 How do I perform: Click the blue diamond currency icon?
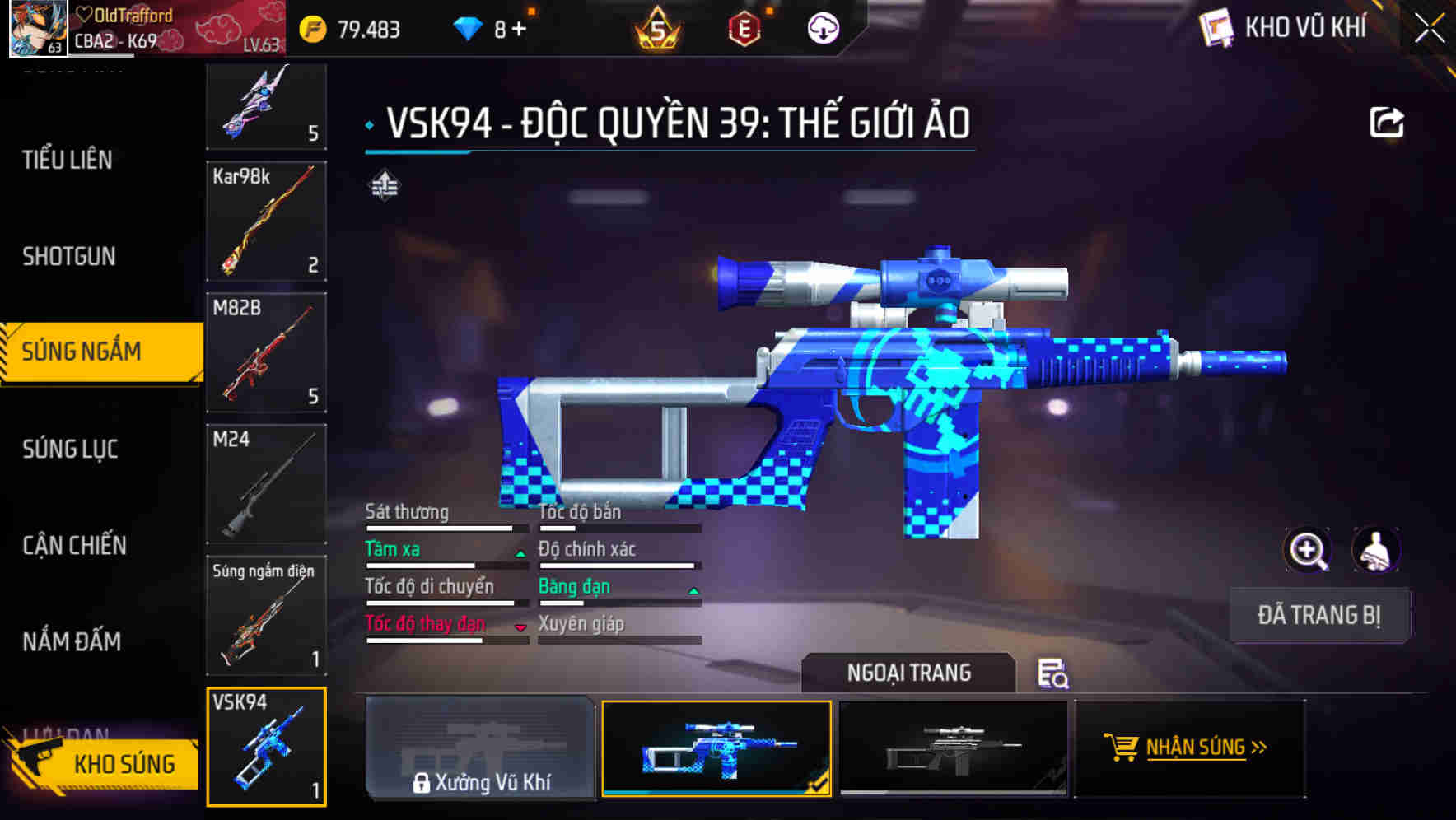coord(467,29)
